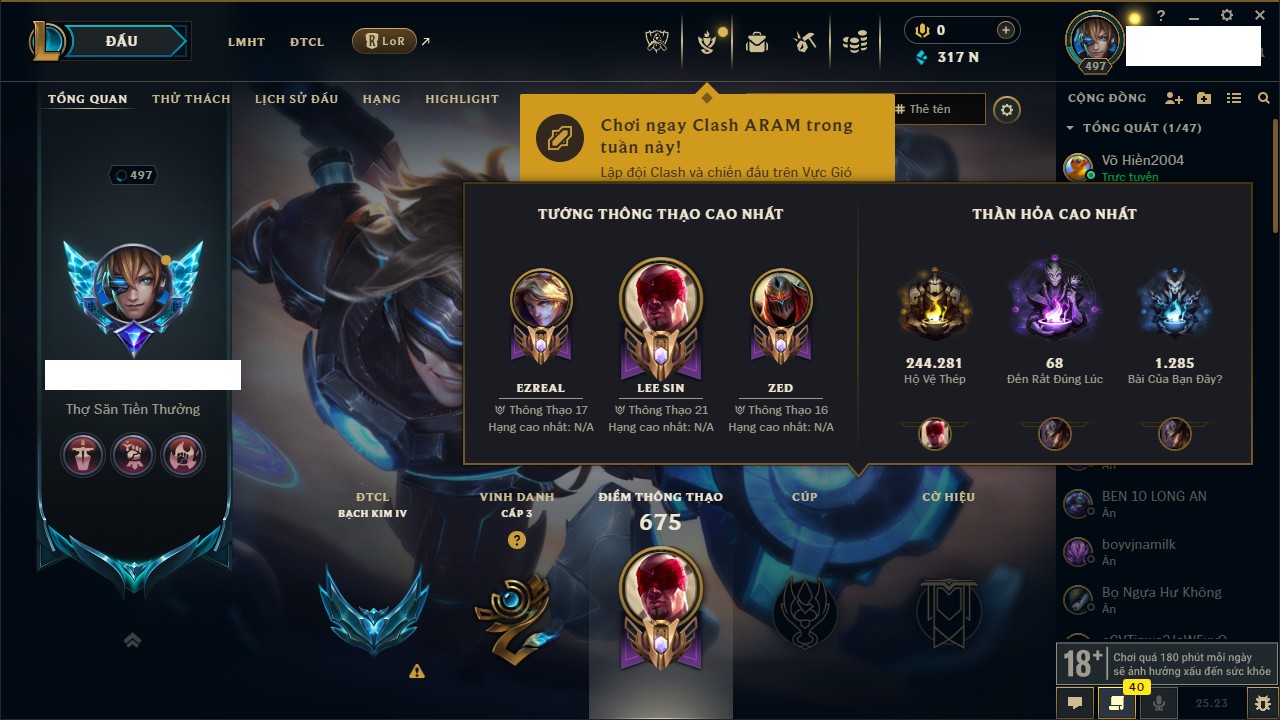Click the ĐẤU play button
1280x720 pixels.
coord(122,42)
